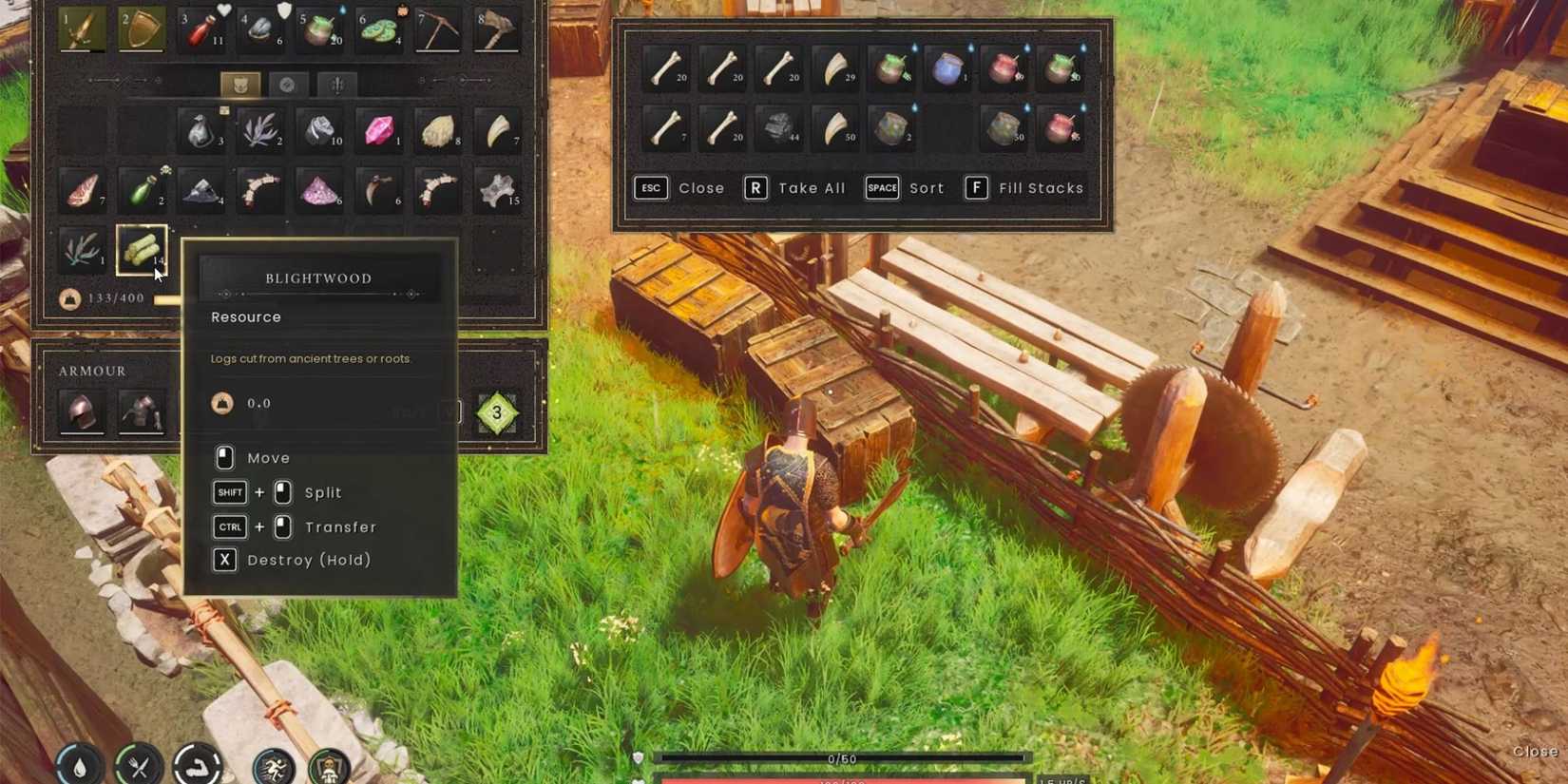This screenshot has width=1568, height=784.
Task: Open the currency filter tab
Action: click(288, 84)
